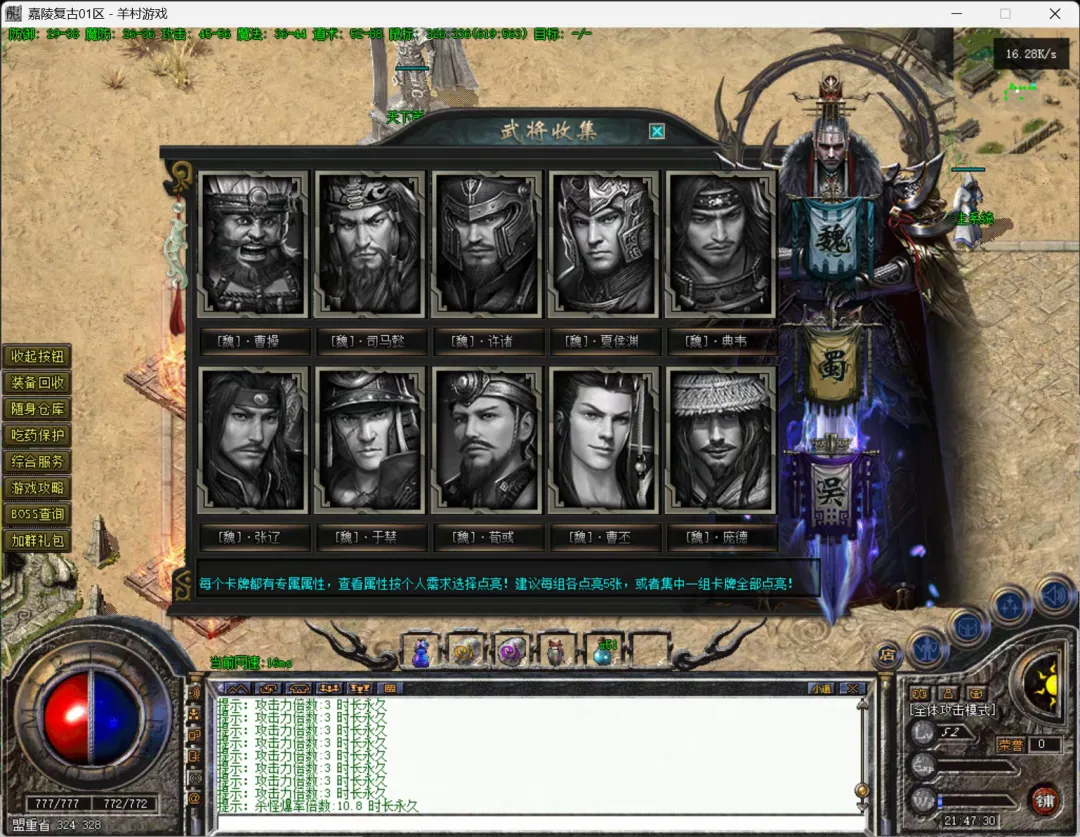This screenshot has width=1080, height=837.
Task: Use the blue potion in the hotbar
Action: pyautogui.click(x=421, y=653)
